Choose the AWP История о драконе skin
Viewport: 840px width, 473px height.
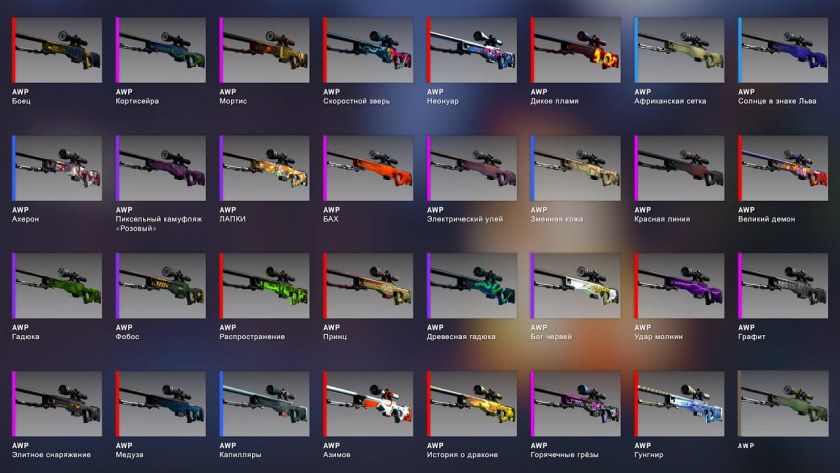472,404
